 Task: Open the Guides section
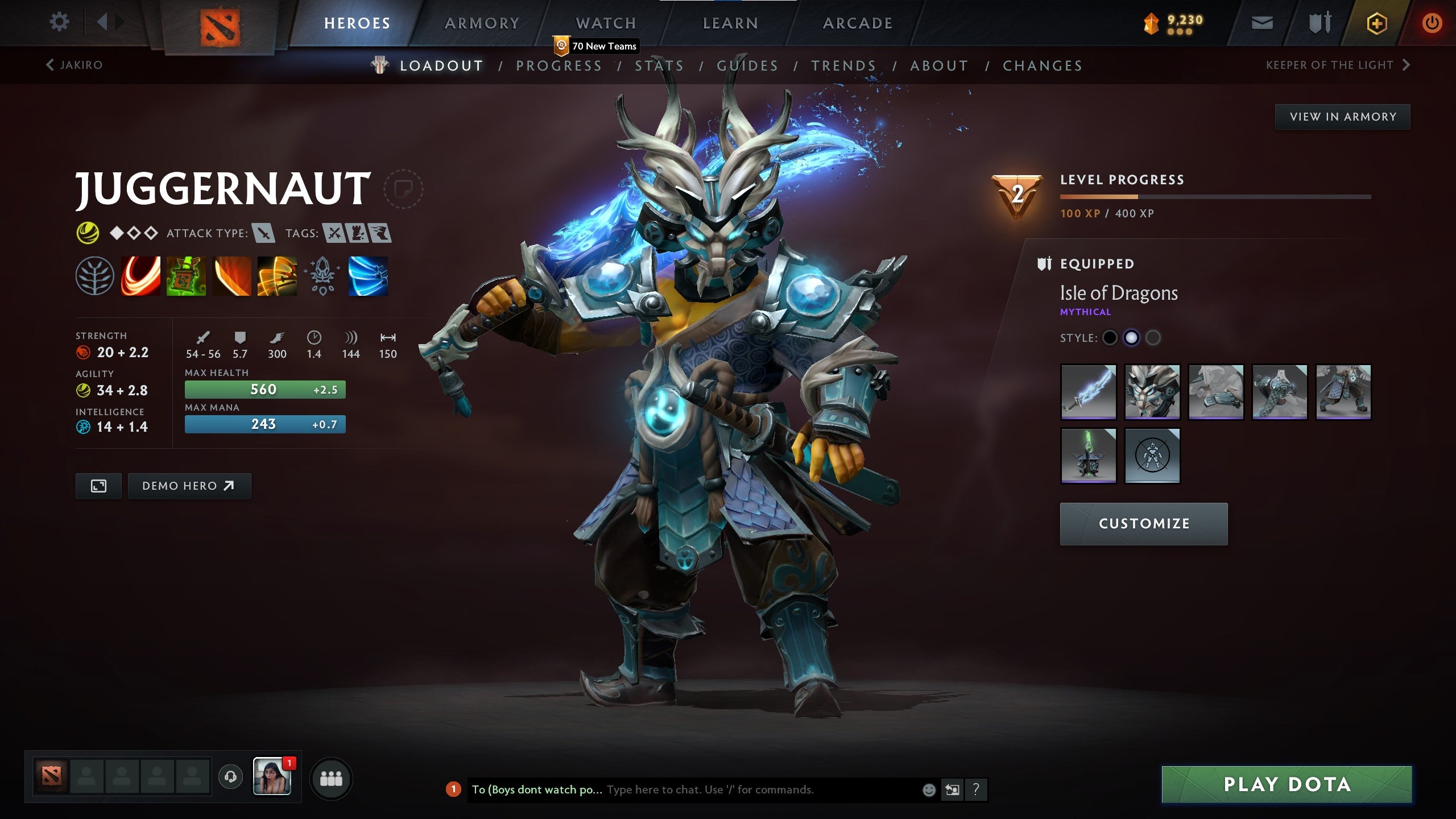747,65
